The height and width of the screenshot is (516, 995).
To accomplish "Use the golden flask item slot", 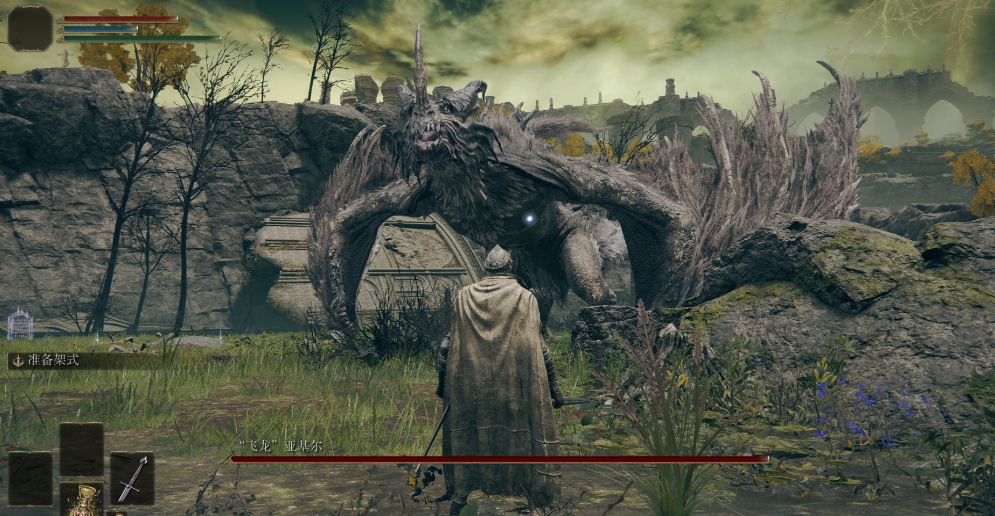I will coord(81,500).
